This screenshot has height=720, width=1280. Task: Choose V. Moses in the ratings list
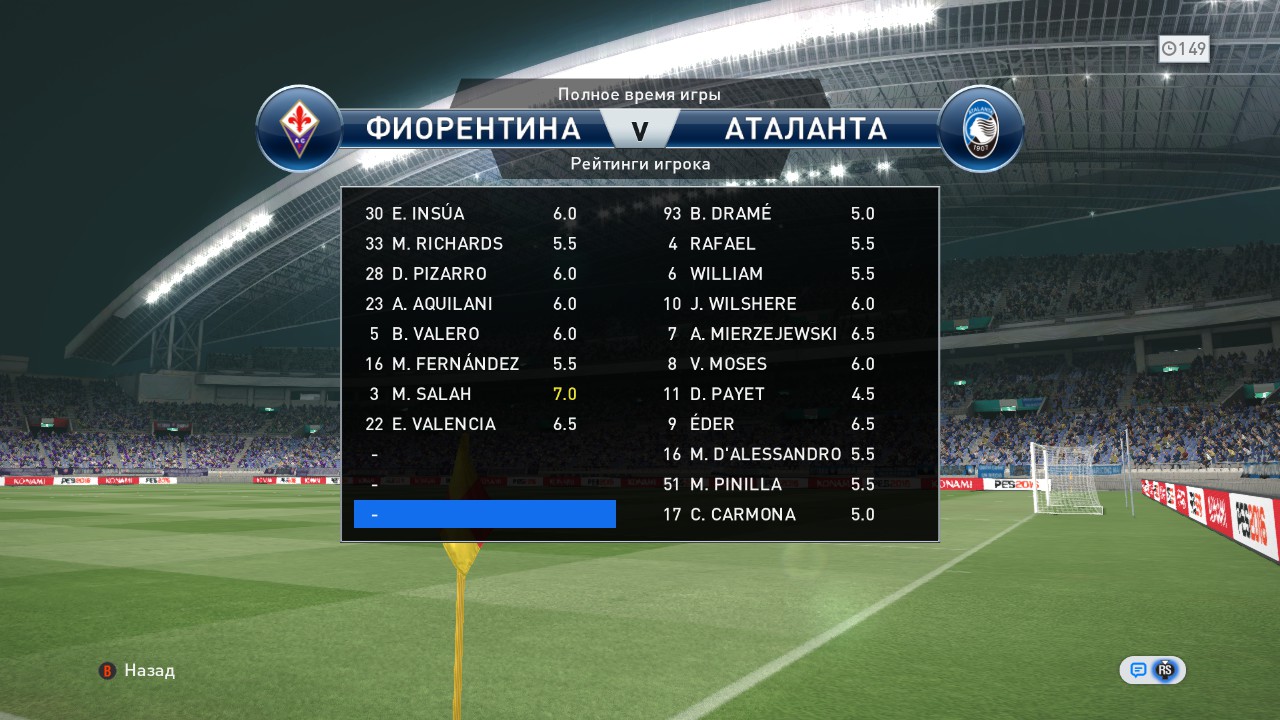[x=770, y=364]
